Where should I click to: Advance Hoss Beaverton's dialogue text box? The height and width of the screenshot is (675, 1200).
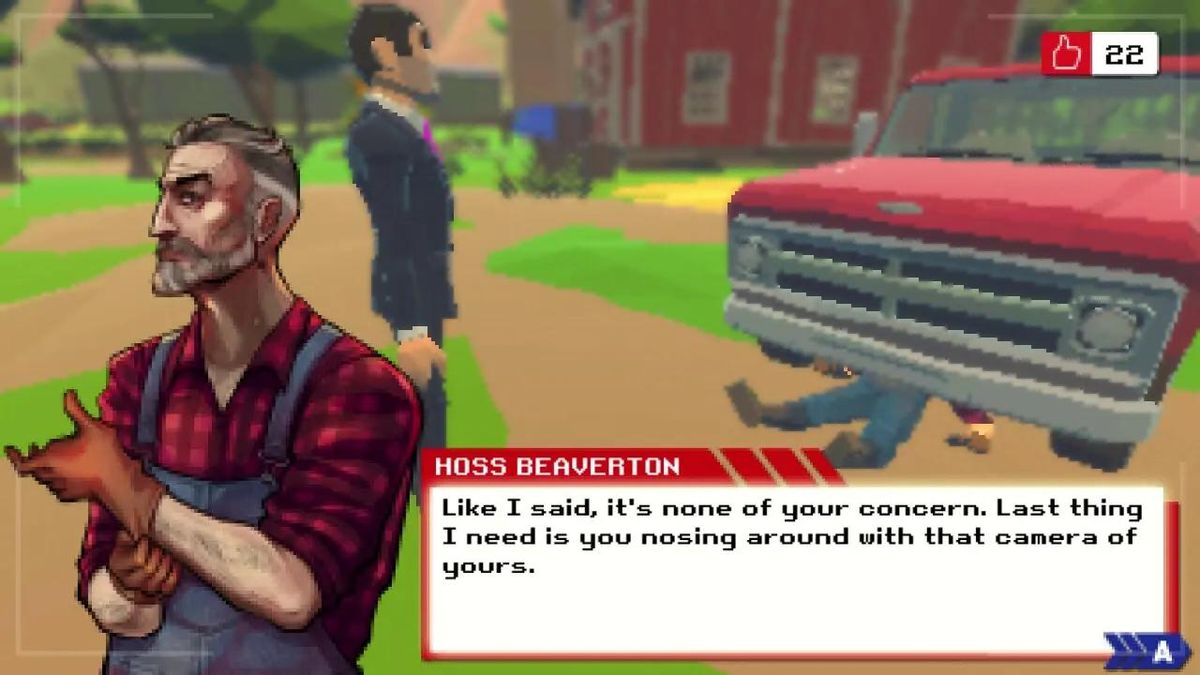click(1150, 652)
